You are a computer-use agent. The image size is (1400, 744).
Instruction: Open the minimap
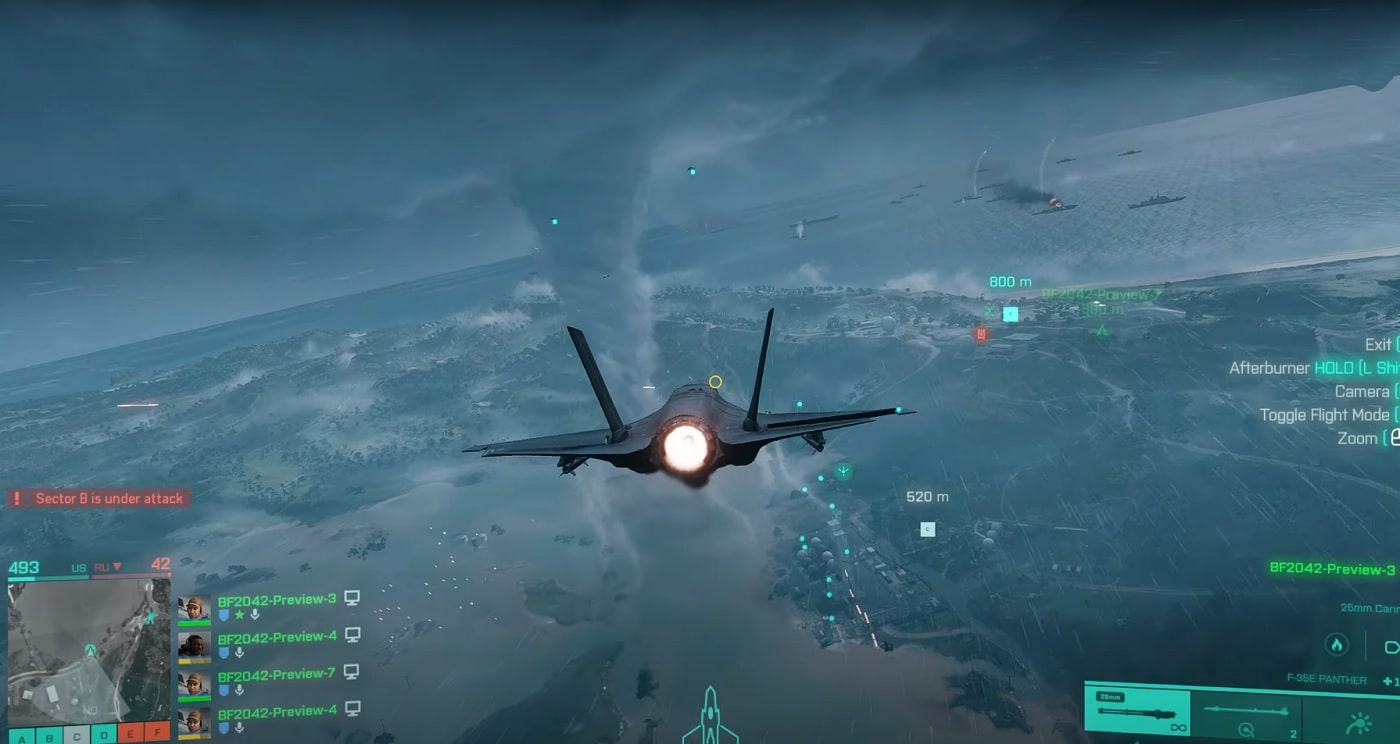[x=89, y=650]
